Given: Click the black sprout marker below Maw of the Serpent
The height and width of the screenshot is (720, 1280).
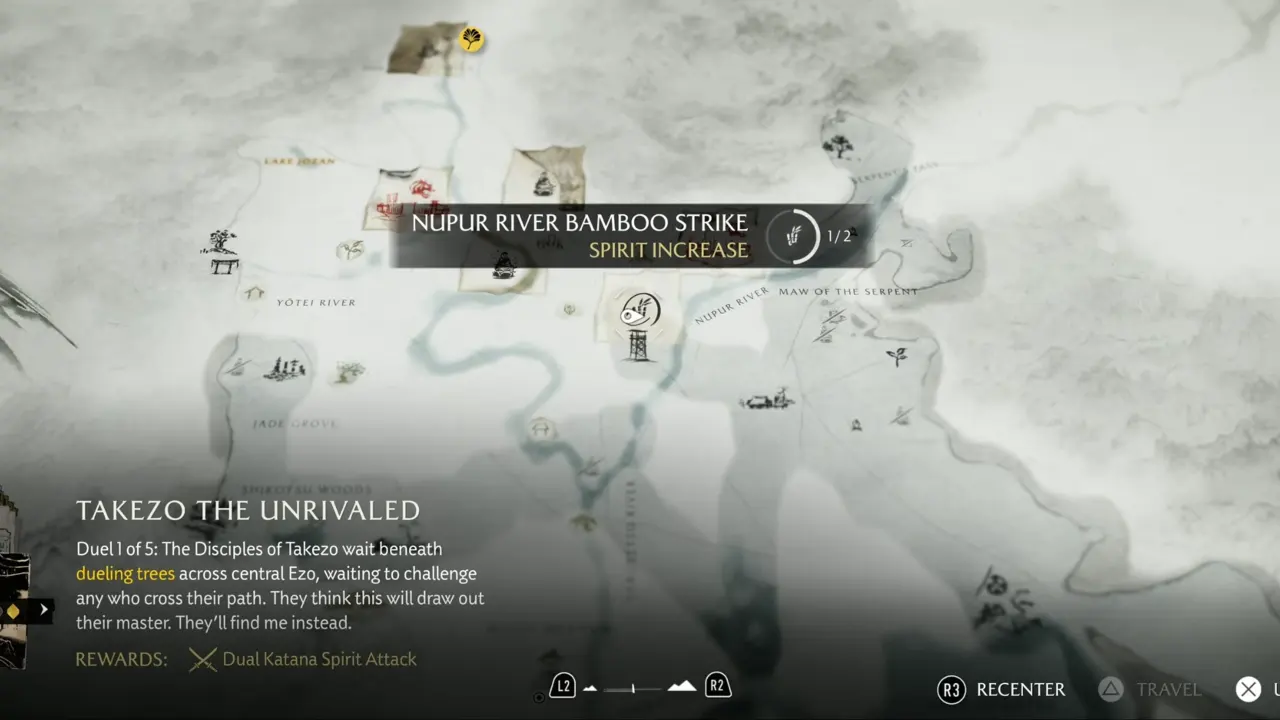Looking at the screenshot, I should click(x=896, y=355).
